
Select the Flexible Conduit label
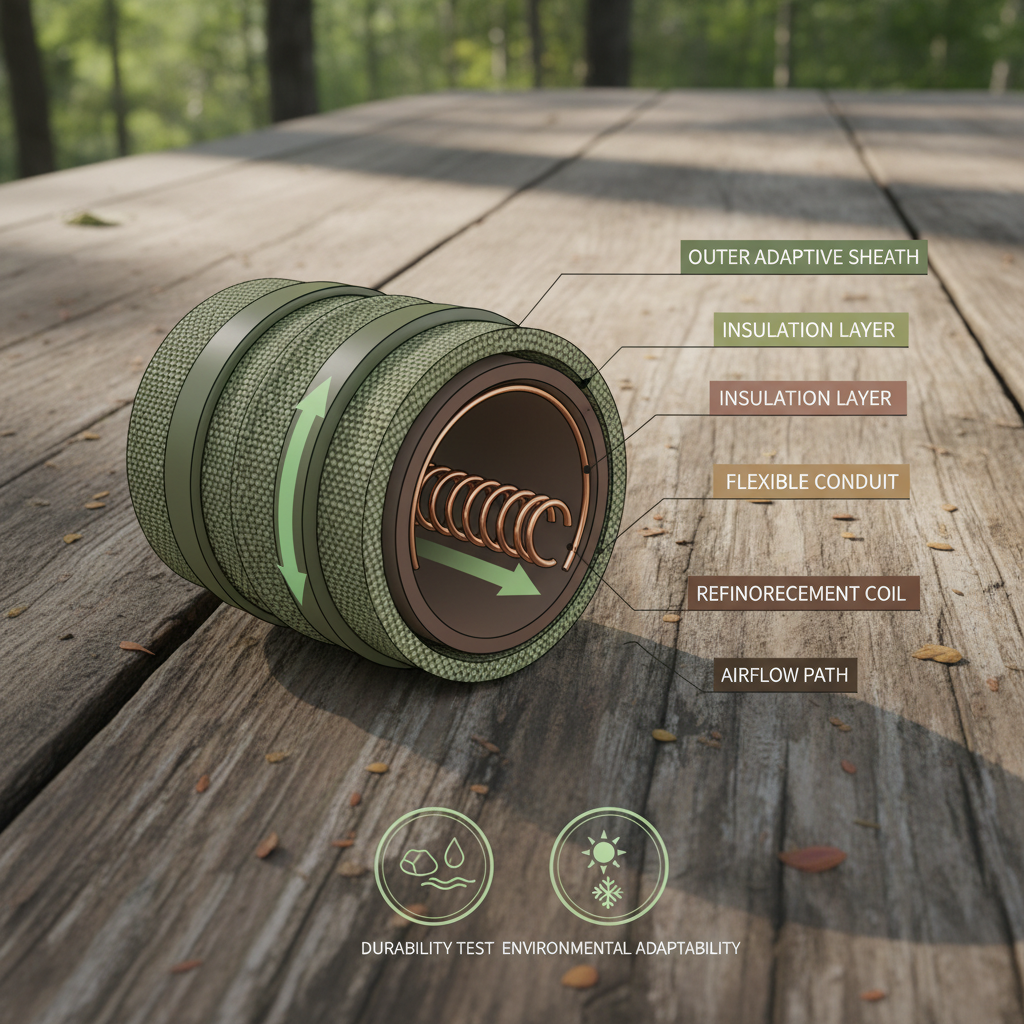pos(811,482)
